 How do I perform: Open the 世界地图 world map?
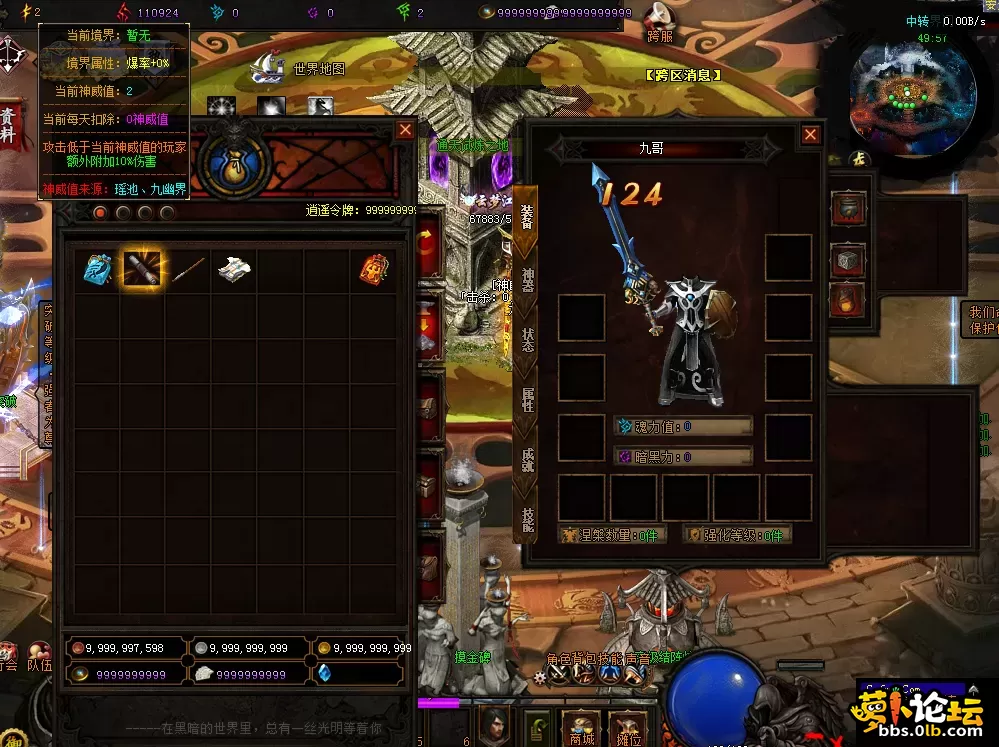pyautogui.click(x=318, y=69)
